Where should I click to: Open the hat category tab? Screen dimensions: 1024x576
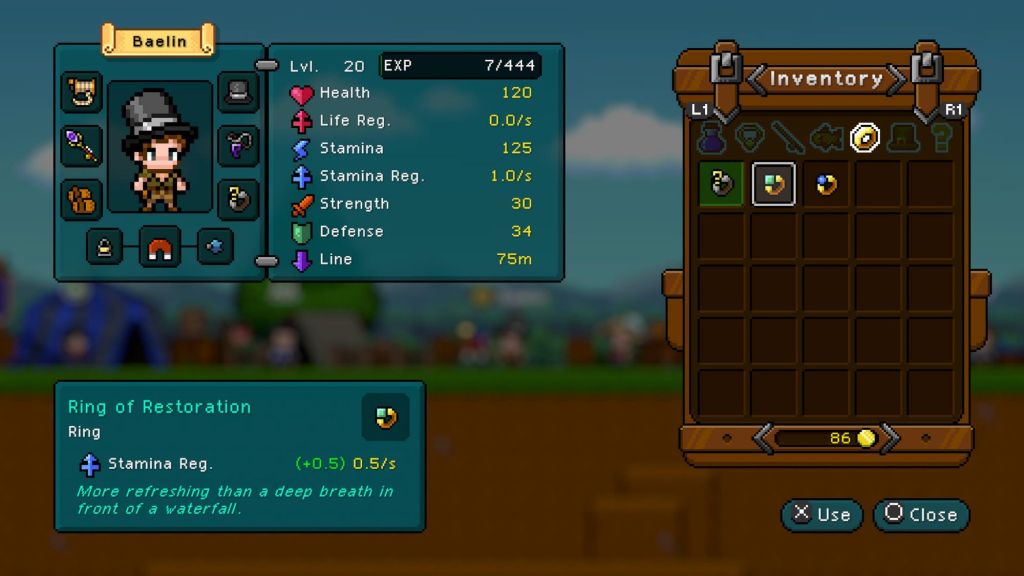[x=903, y=137]
